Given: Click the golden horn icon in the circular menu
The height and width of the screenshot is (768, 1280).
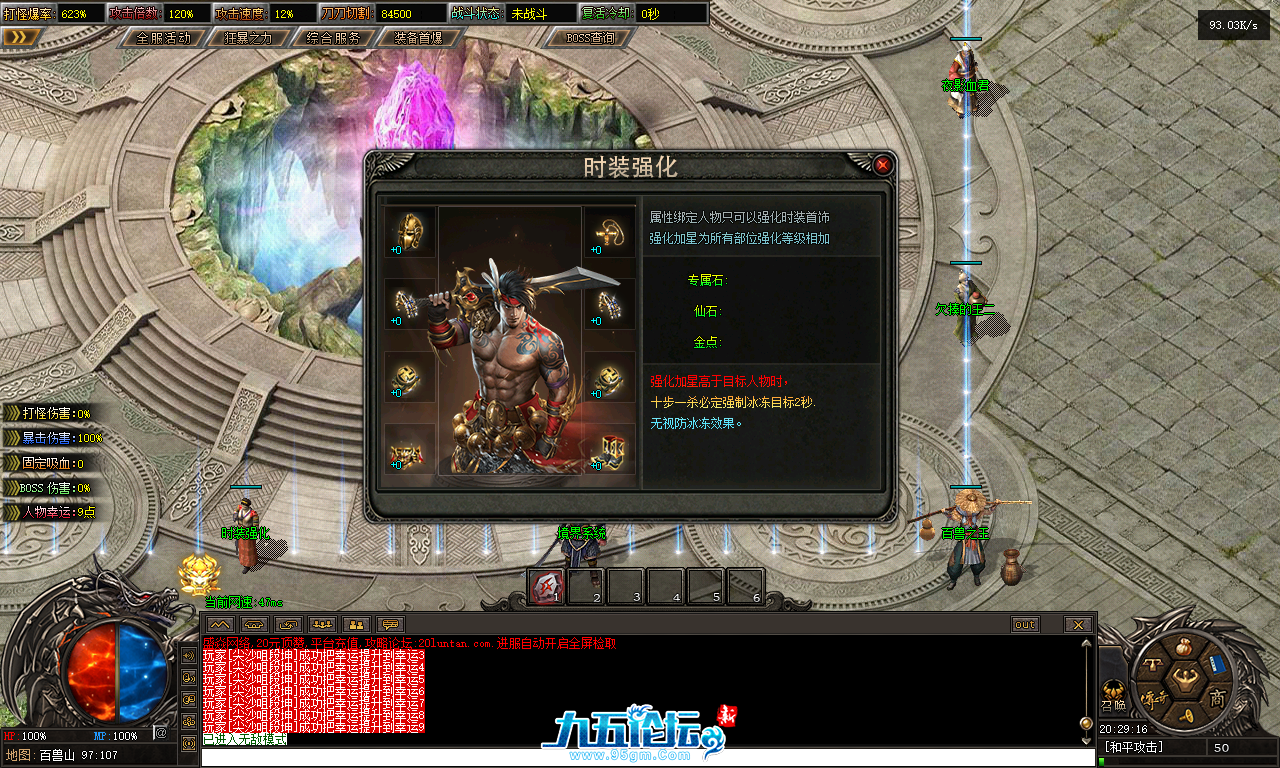Looking at the screenshot, I should coord(1187,715).
